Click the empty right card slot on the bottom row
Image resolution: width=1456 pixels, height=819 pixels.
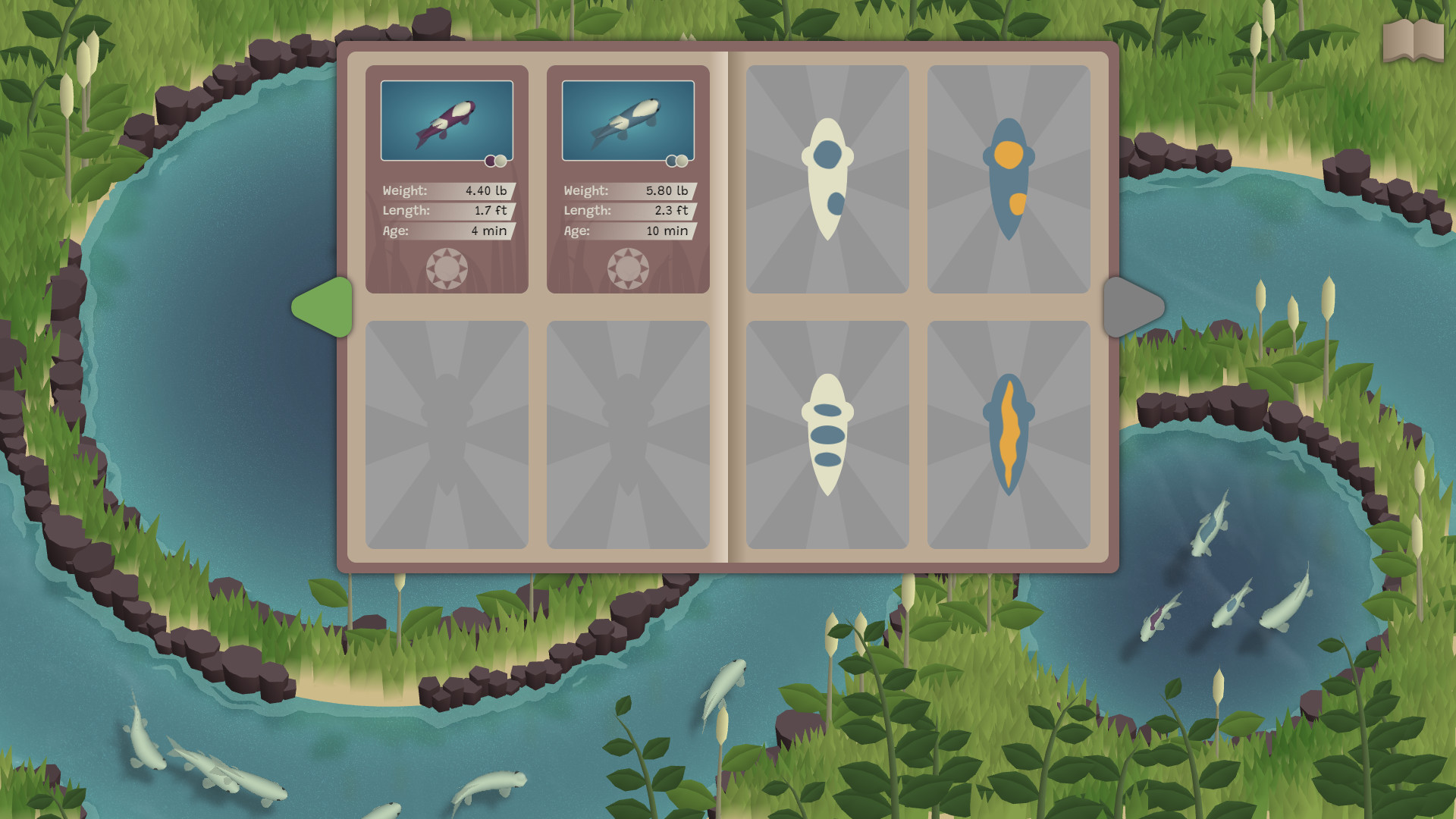(x=628, y=434)
